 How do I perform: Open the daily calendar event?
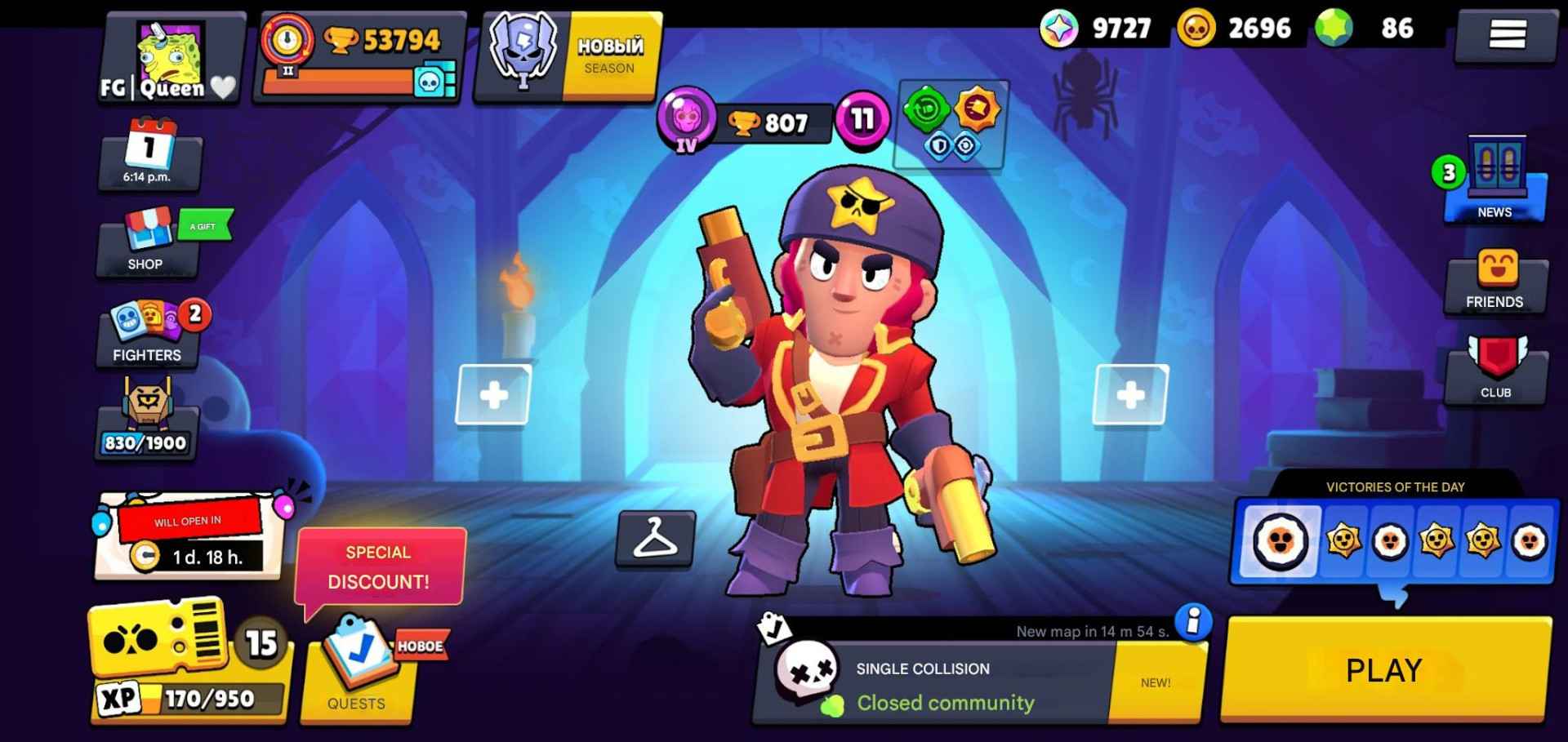(x=149, y=155)
